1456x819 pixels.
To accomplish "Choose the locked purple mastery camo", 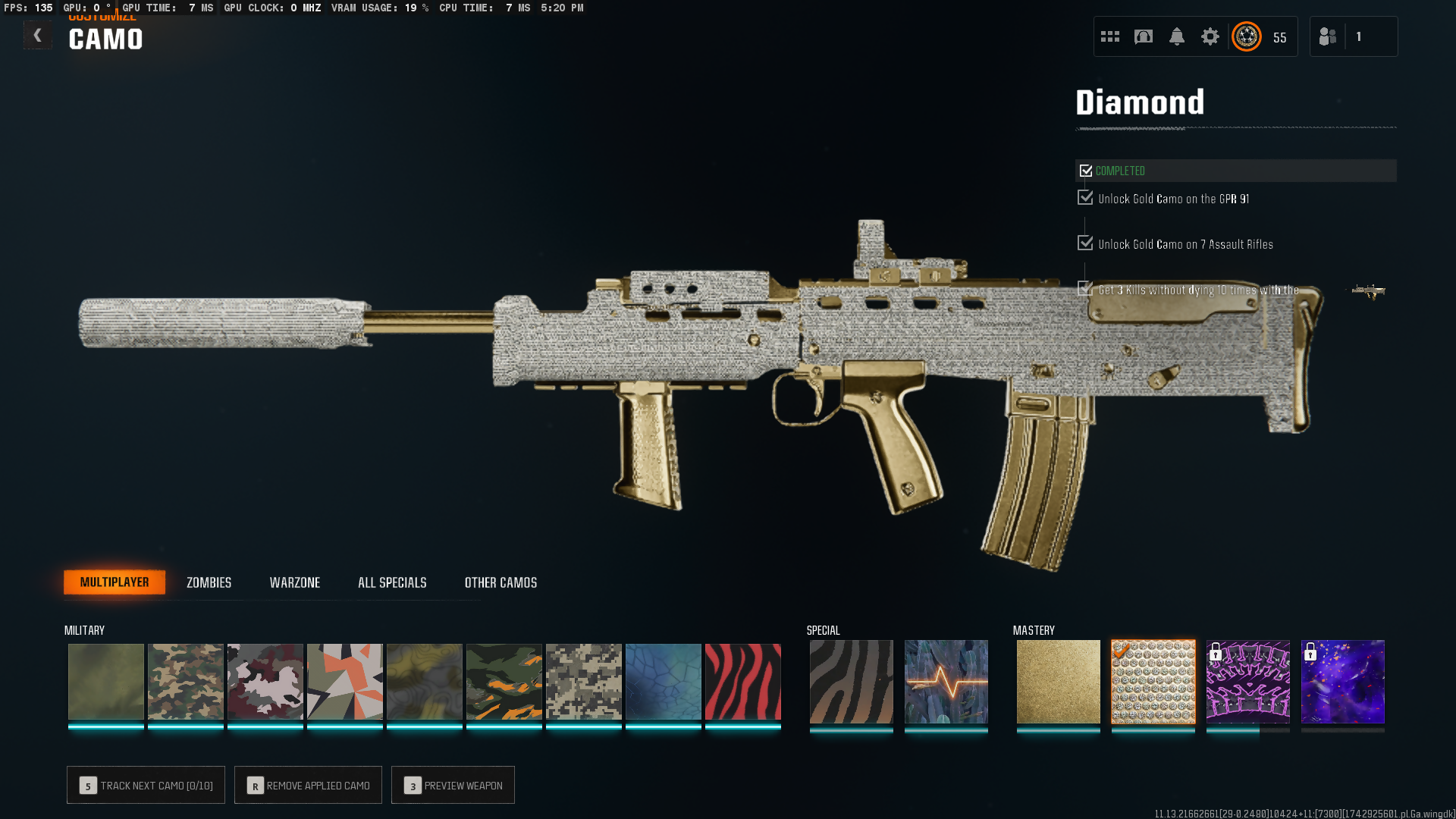I will click(1247, 682).
